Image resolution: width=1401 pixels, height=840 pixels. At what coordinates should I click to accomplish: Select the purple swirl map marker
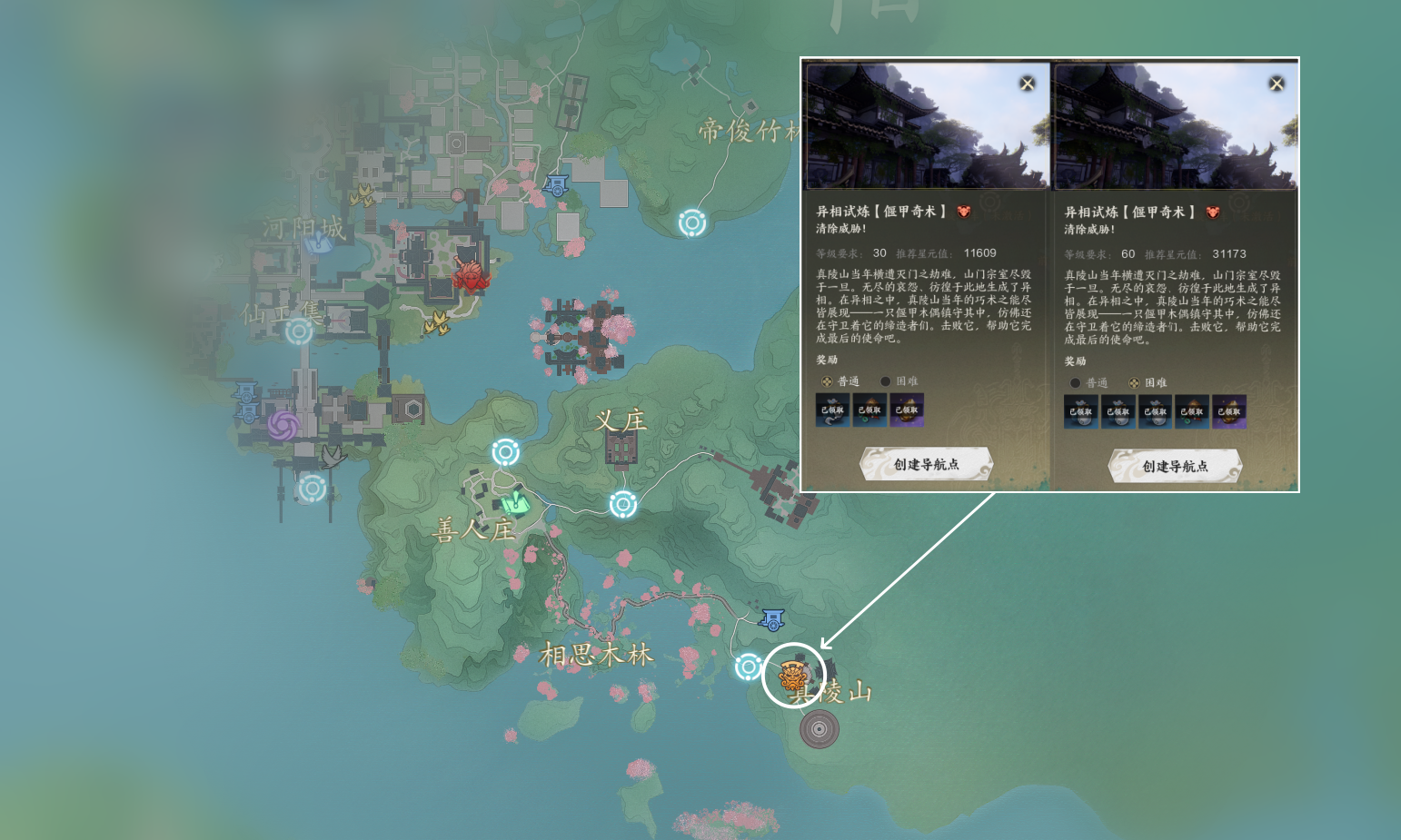click(283, 425)
